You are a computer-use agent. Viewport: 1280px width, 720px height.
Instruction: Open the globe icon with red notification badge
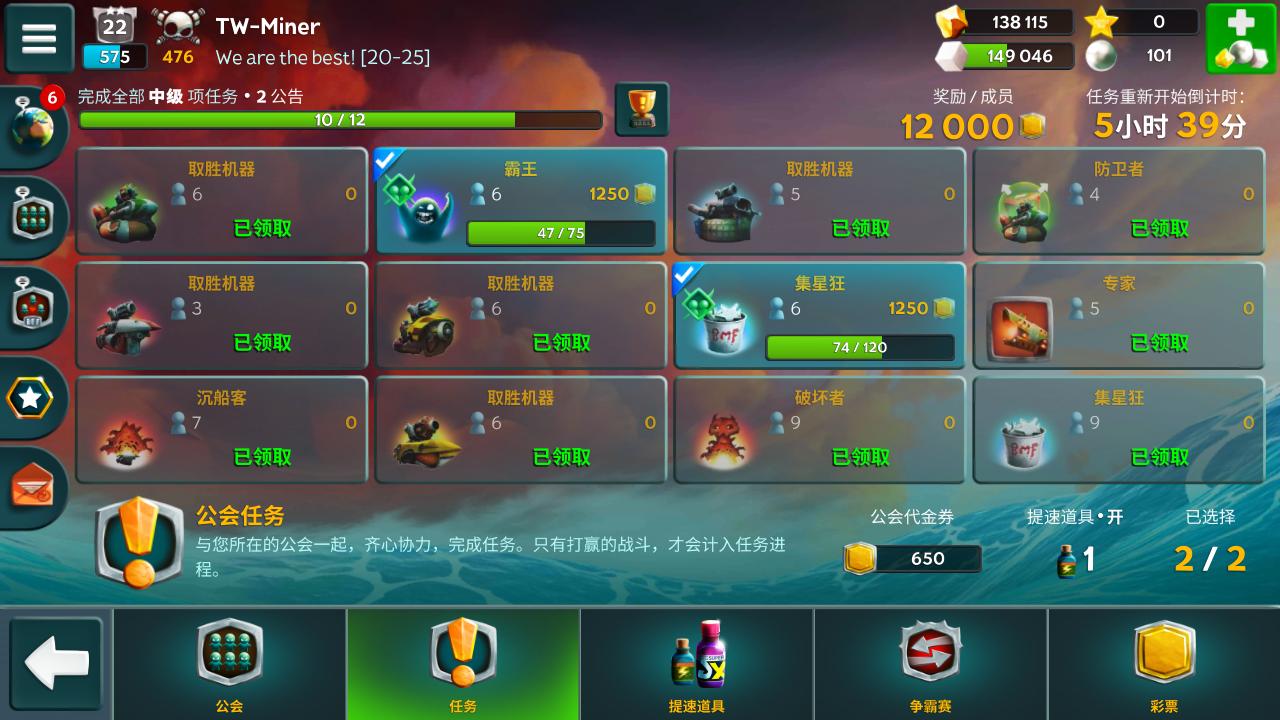(33, 127)
